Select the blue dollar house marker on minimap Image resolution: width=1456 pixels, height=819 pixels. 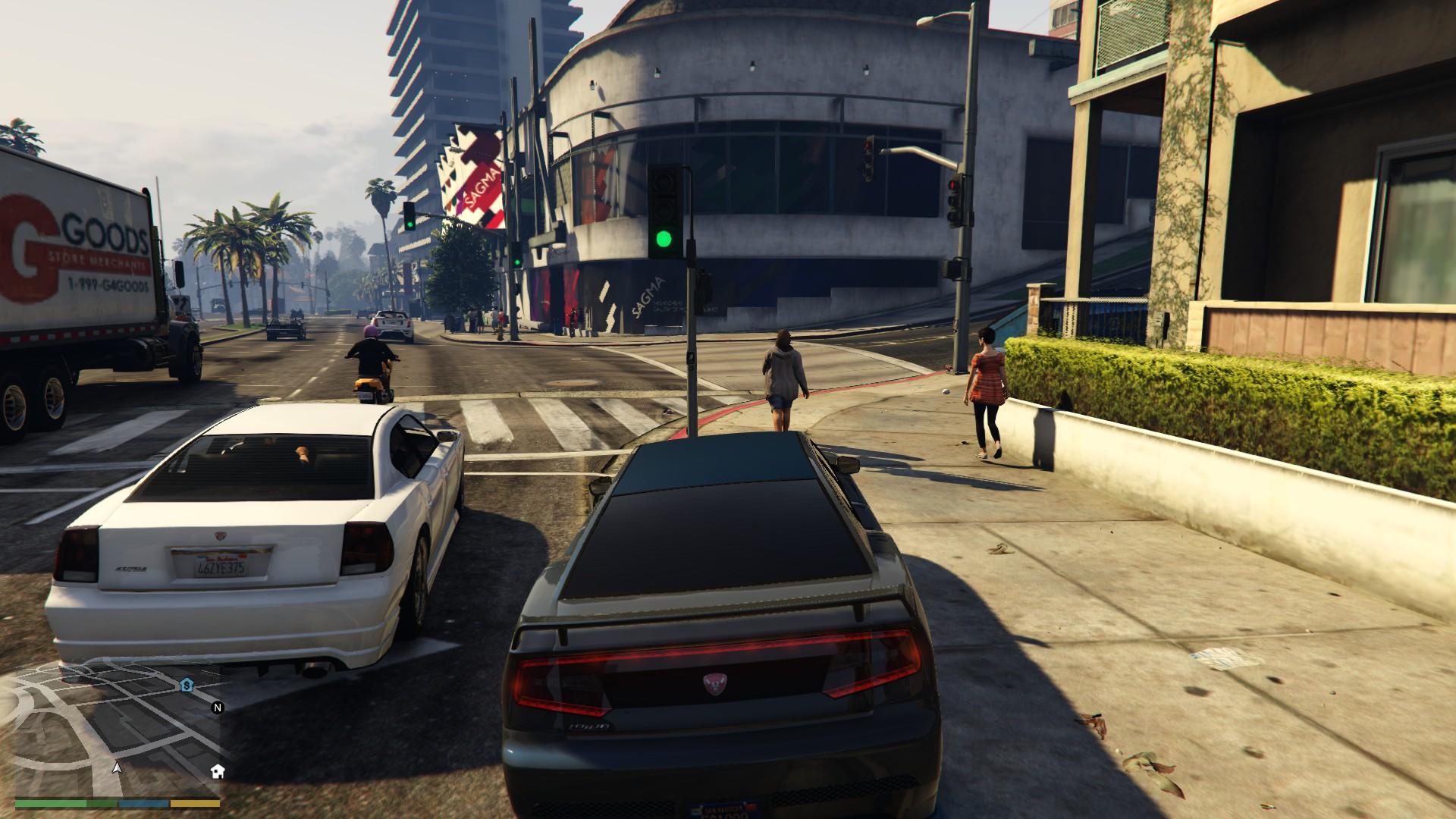click(x=187, y=685)
